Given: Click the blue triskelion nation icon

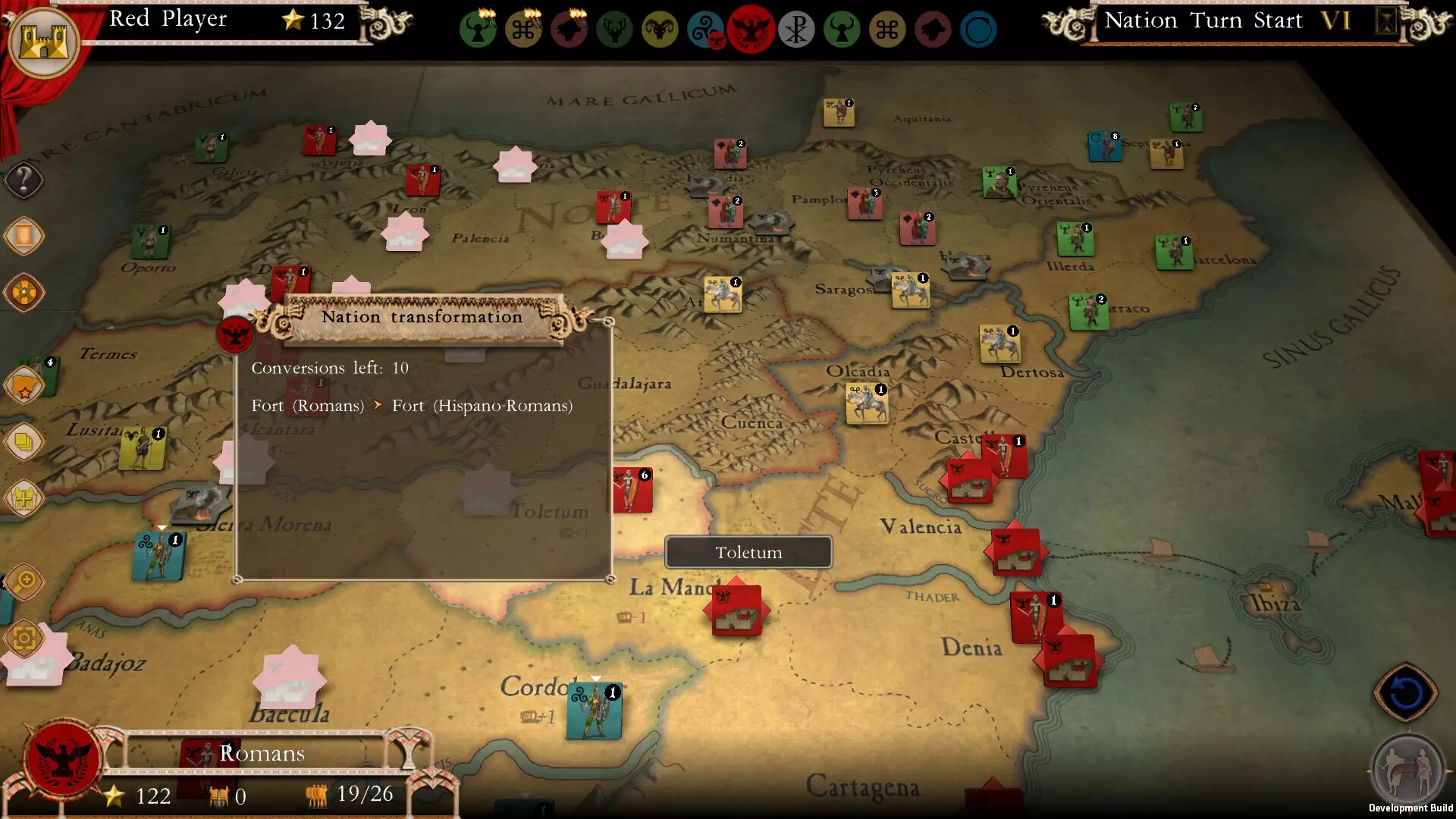Looking at the screenshot, I should [x=706, y=29].
